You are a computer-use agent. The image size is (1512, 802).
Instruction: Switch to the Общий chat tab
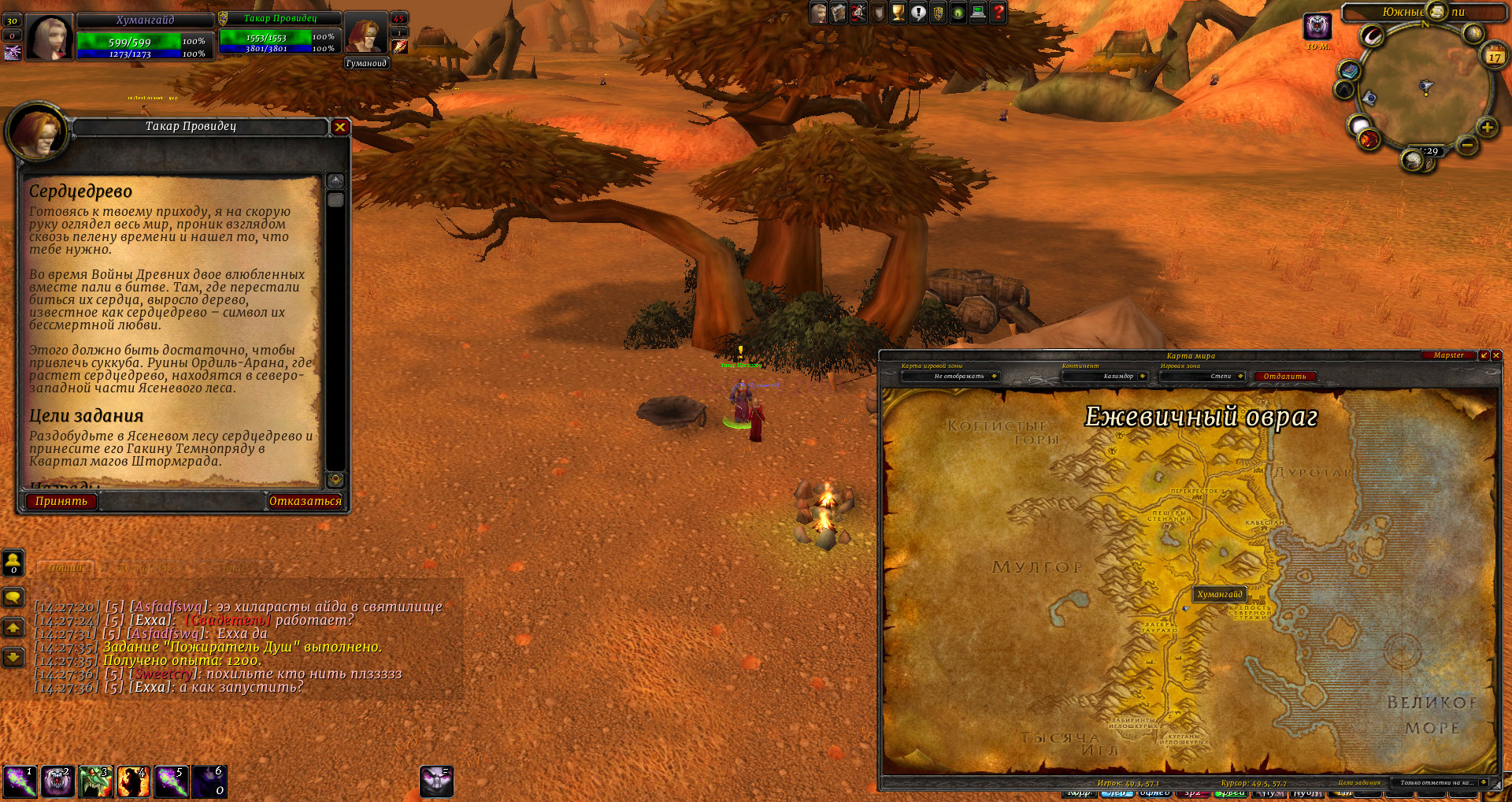[x=65, y=568]
